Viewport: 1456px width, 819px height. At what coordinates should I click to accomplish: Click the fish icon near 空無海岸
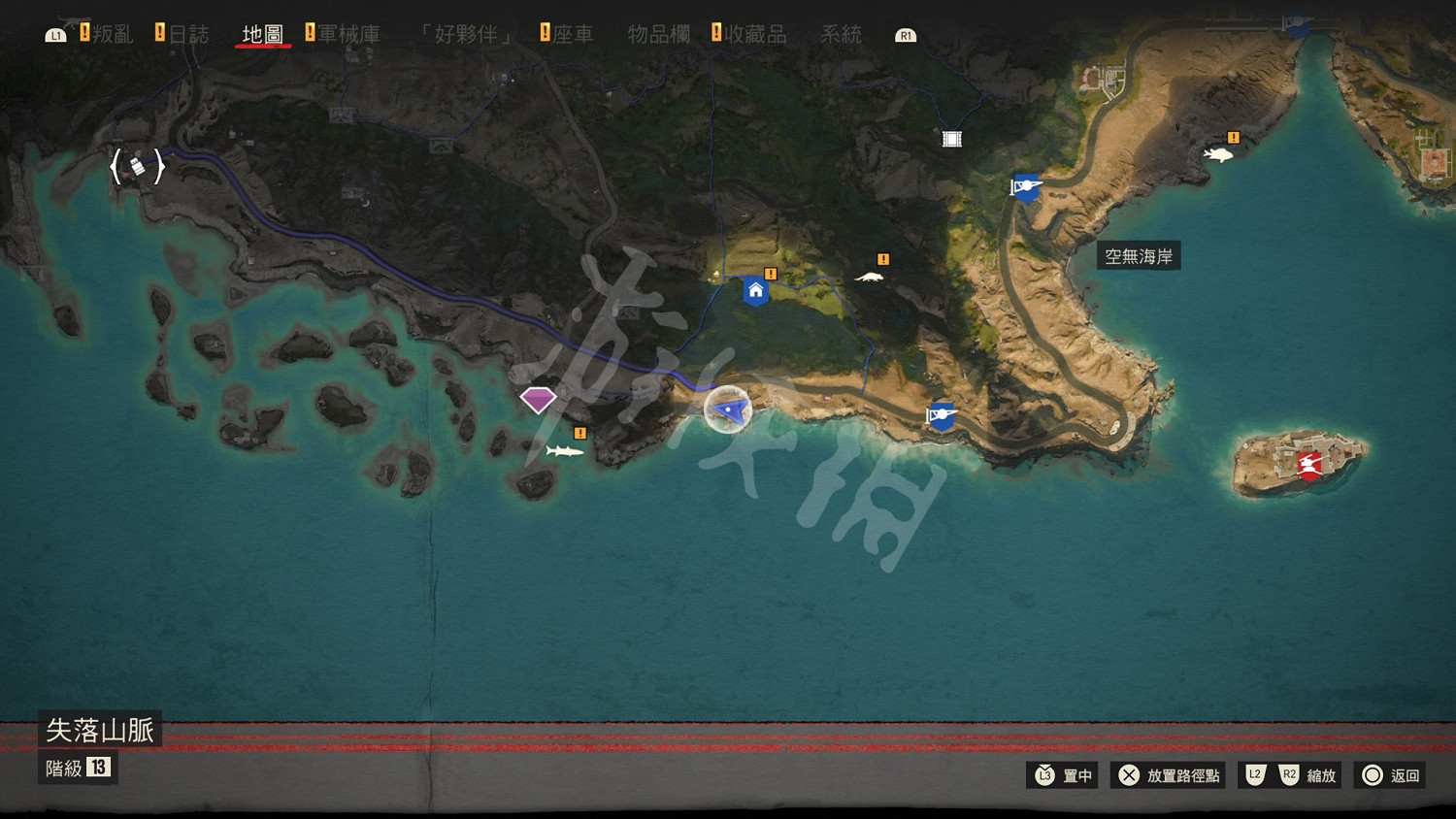pos(1219,152)
